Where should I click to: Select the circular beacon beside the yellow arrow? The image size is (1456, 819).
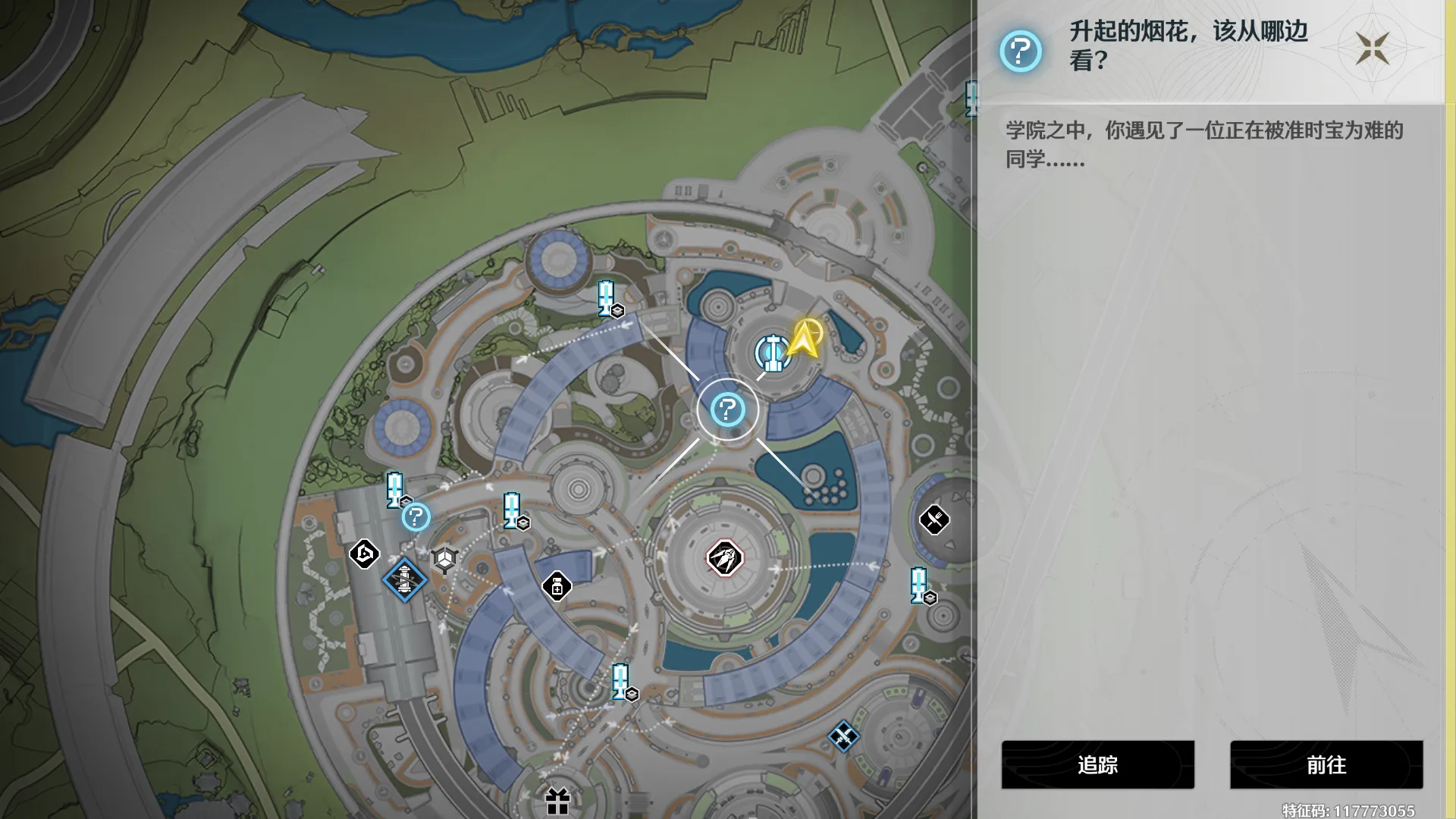coord(773,353)
